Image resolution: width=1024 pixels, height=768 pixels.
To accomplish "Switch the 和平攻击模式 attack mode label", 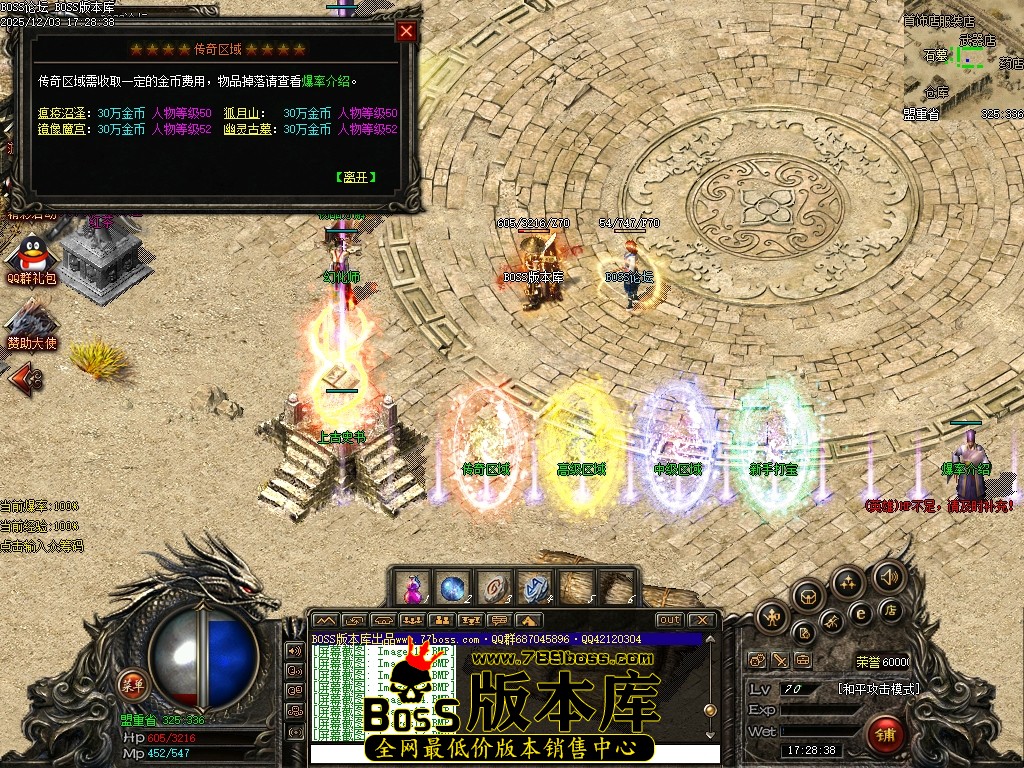I will (878, 689).
